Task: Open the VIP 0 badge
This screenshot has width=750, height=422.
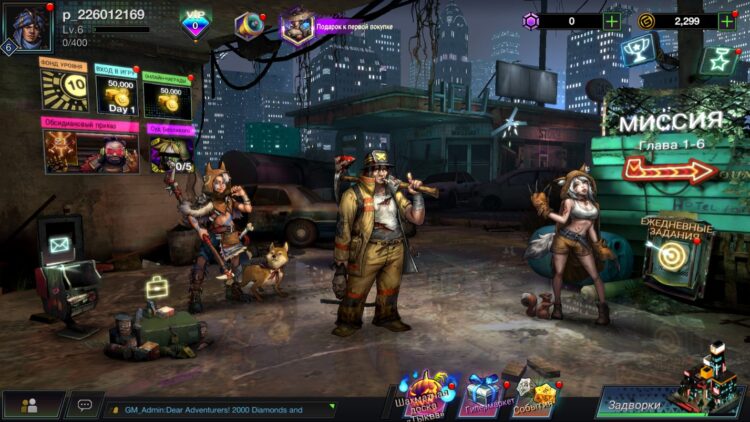Action: click(196, 22)
